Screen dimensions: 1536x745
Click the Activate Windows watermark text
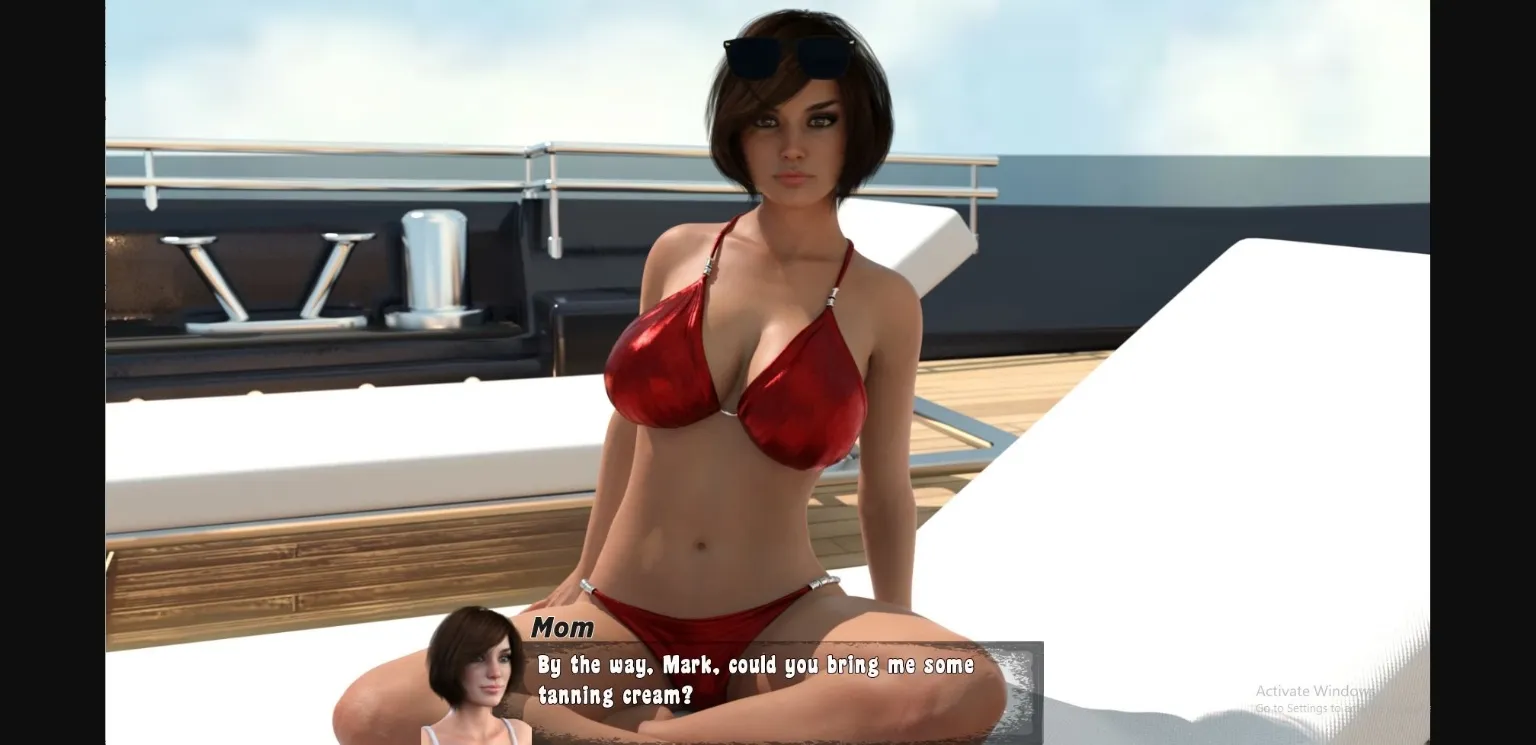point(1310,690)
